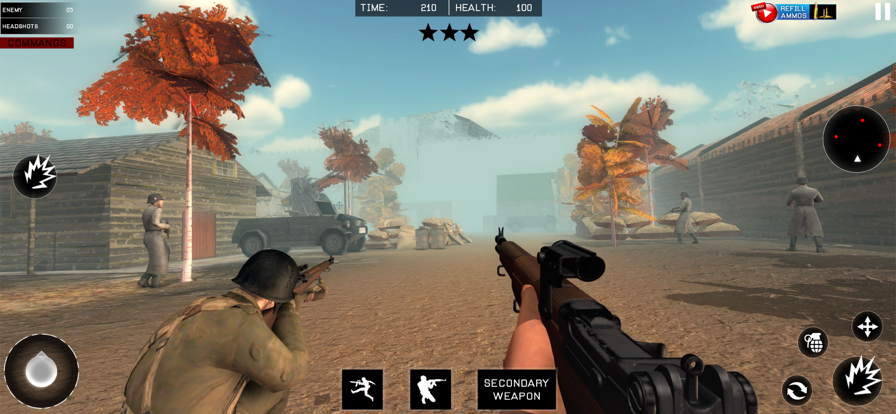
Task: Fire with the large button beside reload
Action: [857, 381]
